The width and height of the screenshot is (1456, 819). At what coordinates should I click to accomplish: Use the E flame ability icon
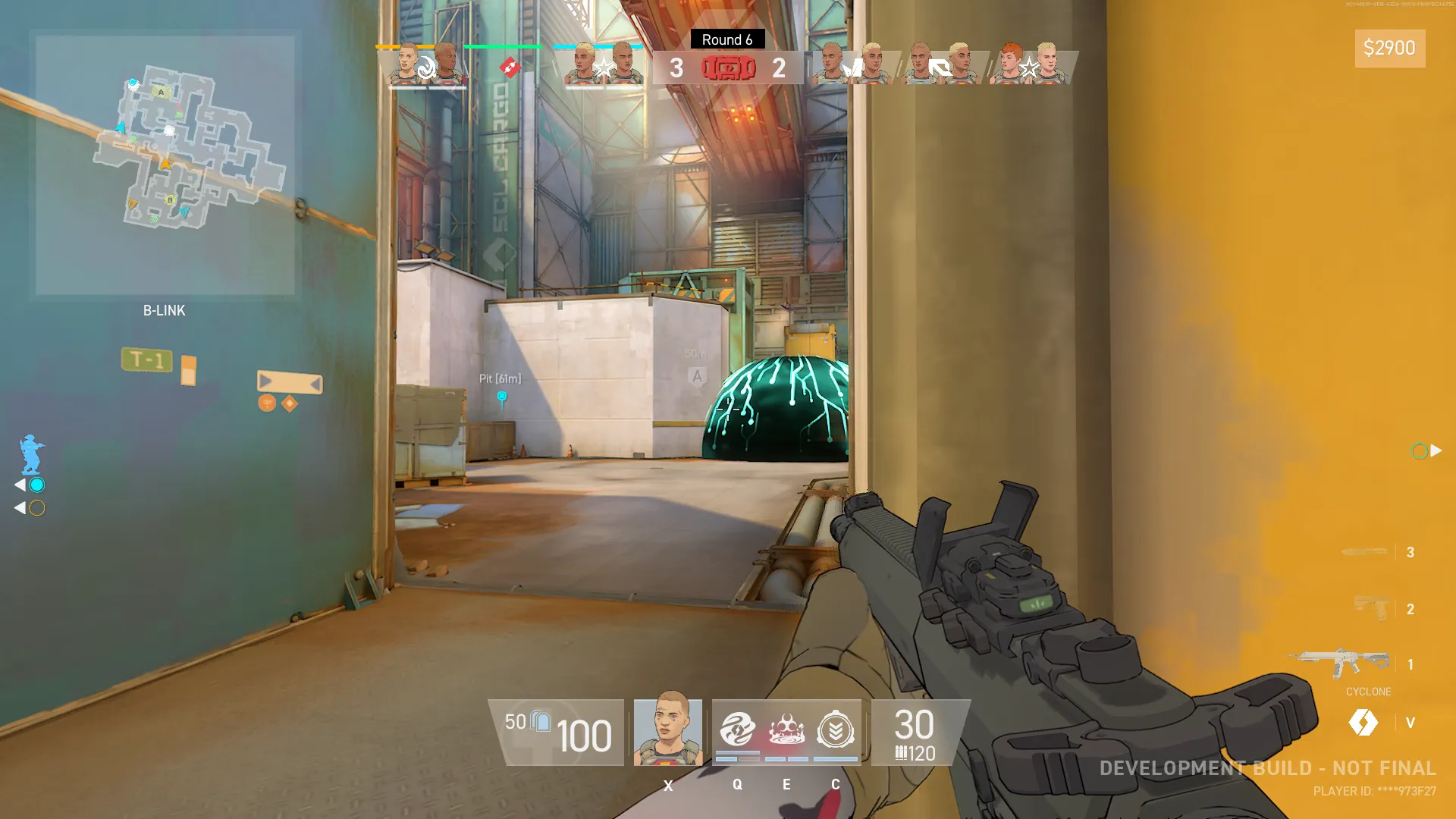tap(786, 730)
